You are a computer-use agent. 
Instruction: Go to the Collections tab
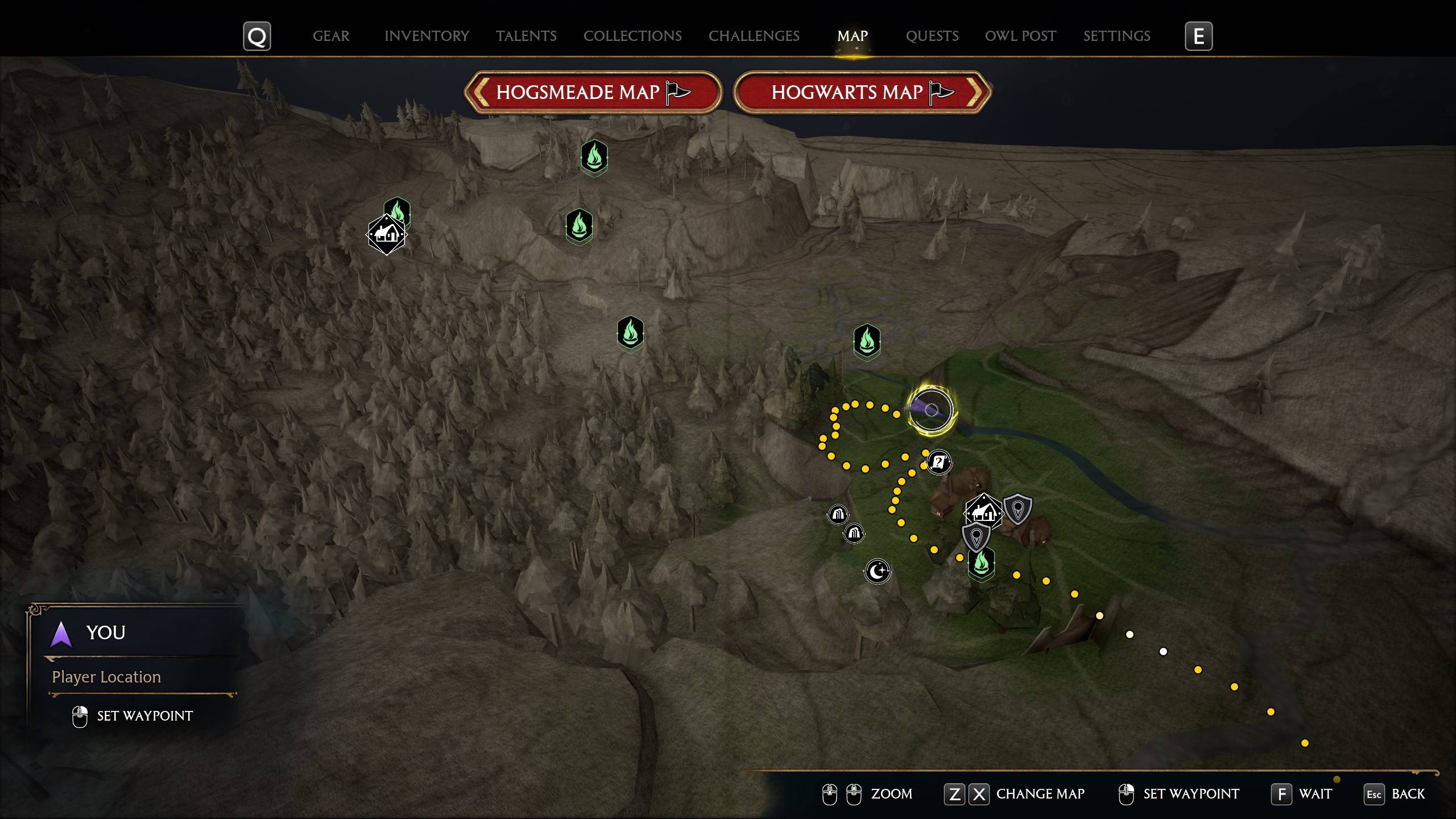click(x=632, y=36)
